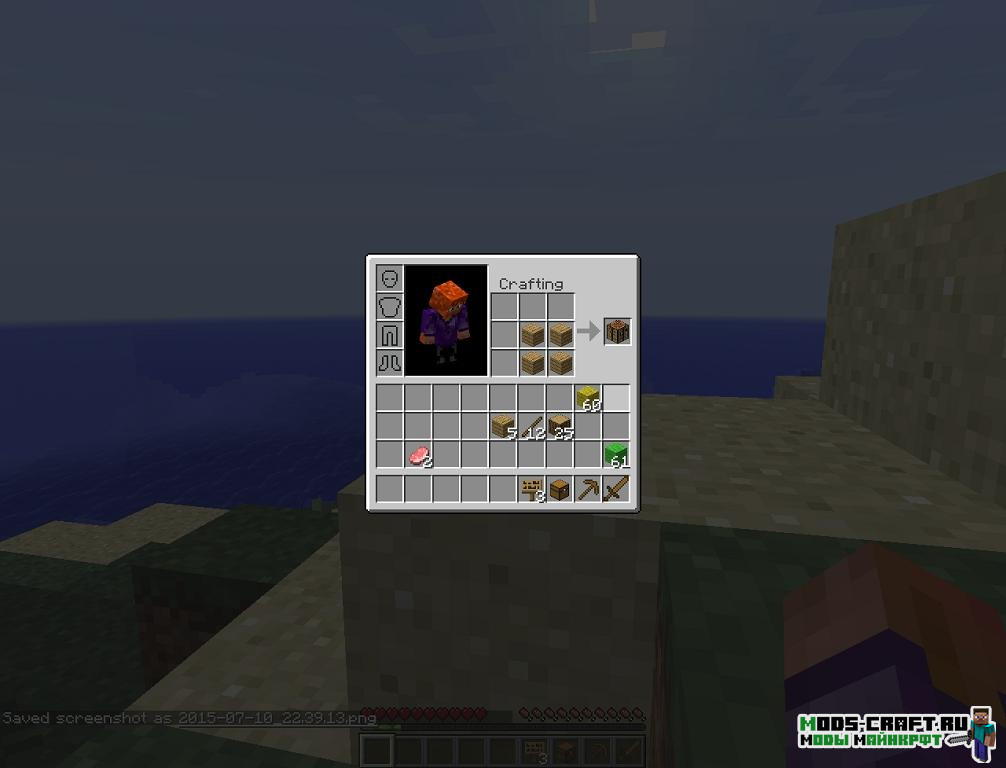
Task: Select the stack of 25 wood logs
Action: 560,427
